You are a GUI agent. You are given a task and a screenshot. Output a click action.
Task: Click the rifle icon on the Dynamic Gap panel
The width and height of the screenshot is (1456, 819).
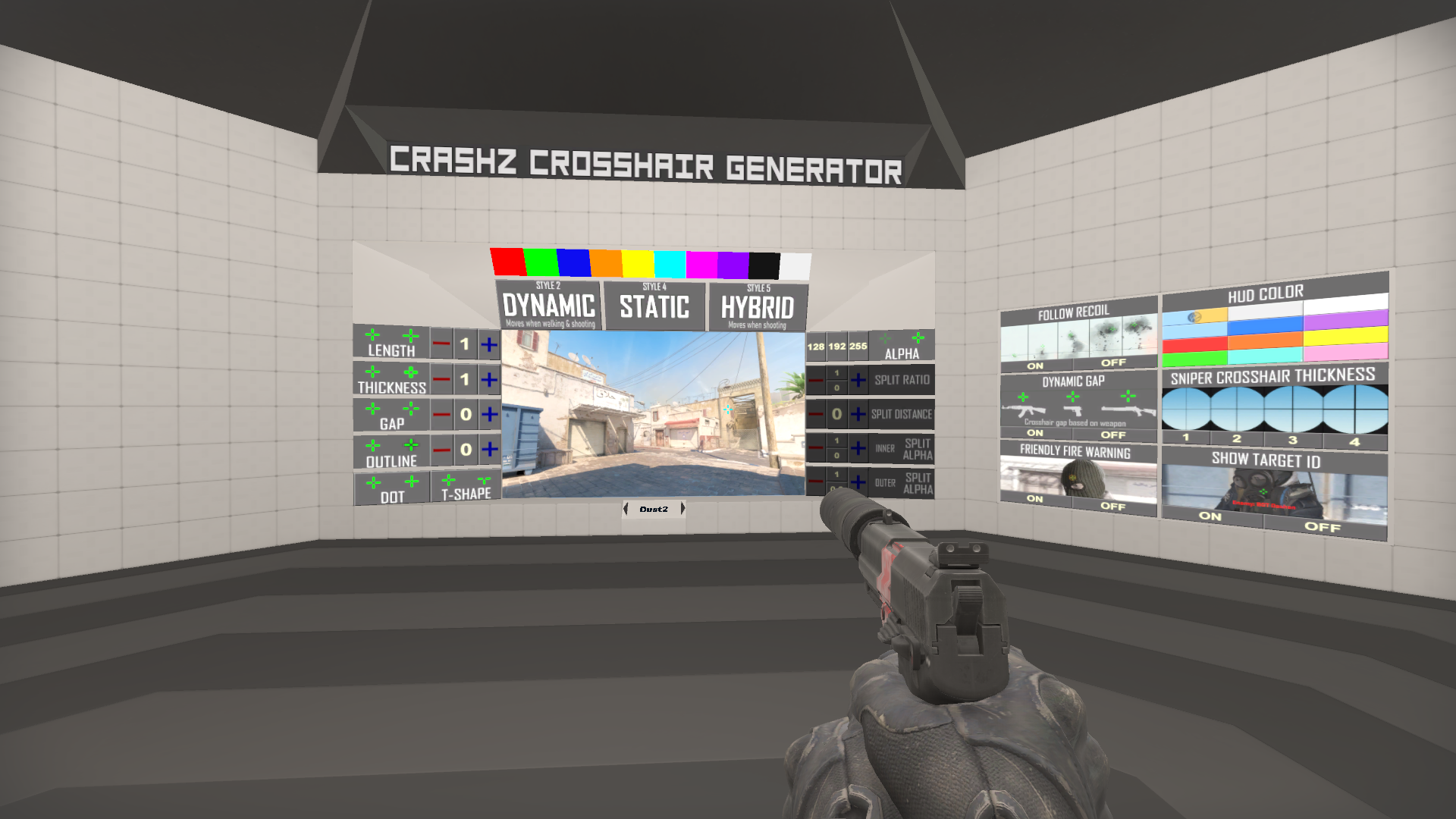pyautogui.click(x=1027, y=409)
